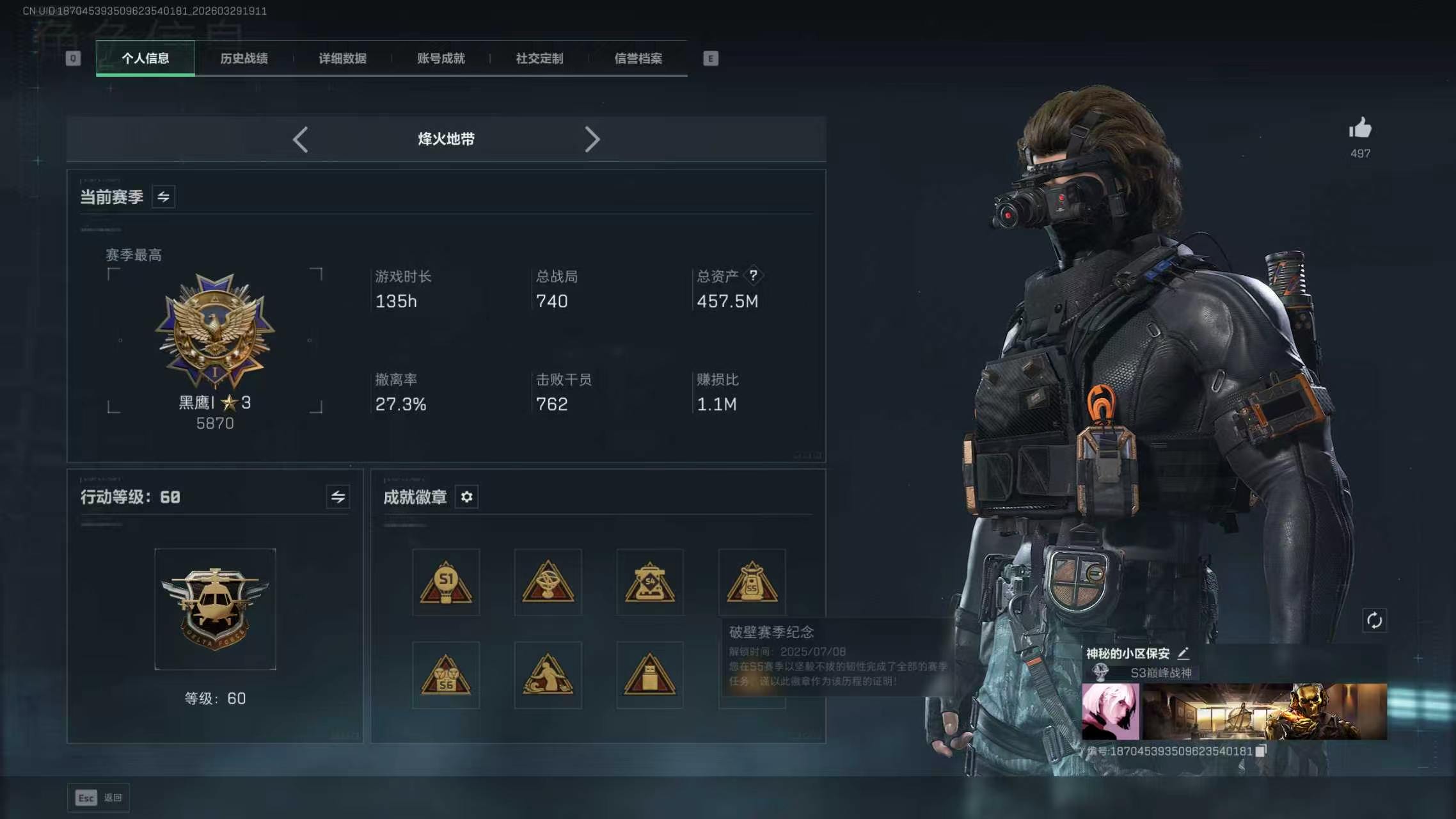Click the swap button beside 行动等级
1456x819 pixels.
[x=338, y=497]
